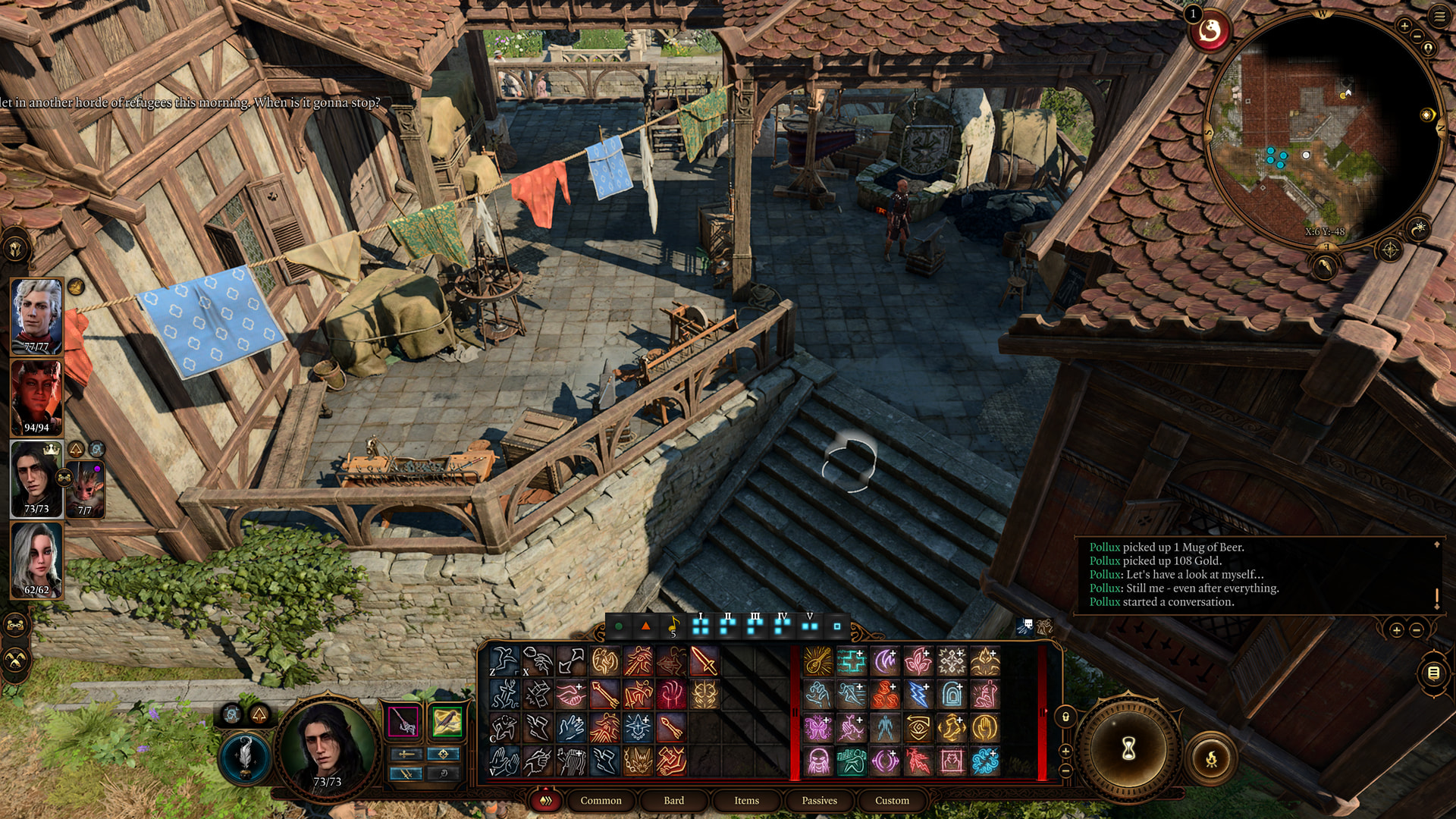
Task: Select the Items hotbar tab
Action: 746,801
